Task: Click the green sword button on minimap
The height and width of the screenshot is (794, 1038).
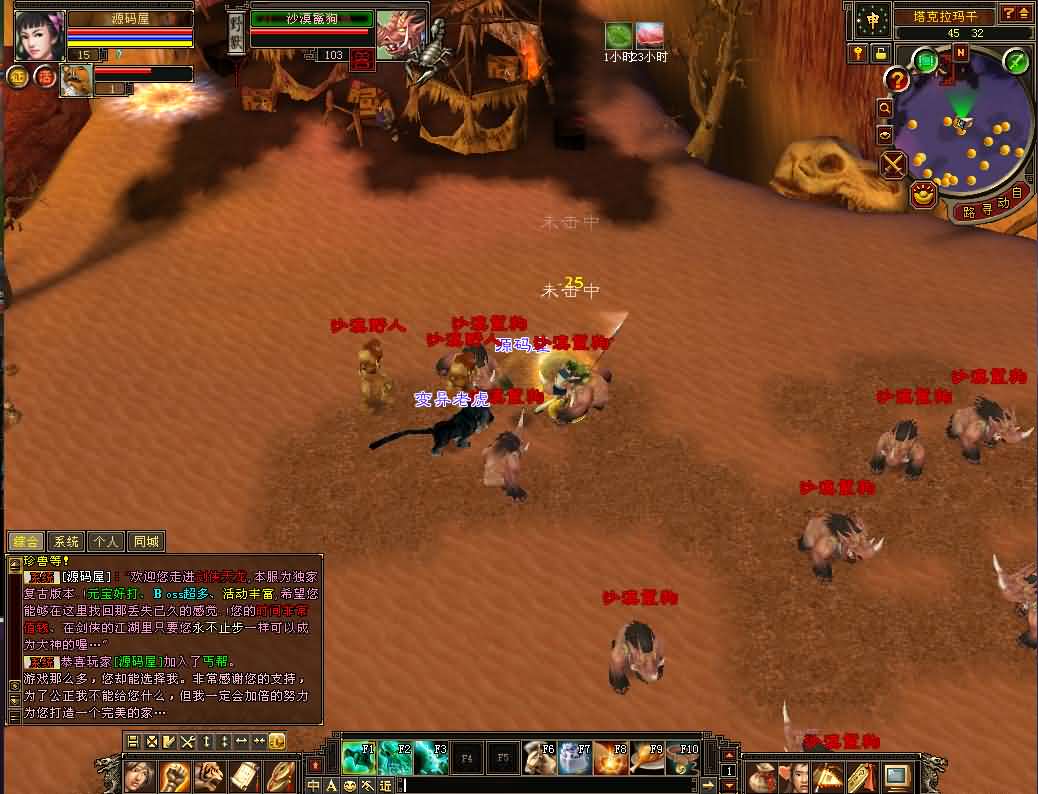Action: (1016, 62)
